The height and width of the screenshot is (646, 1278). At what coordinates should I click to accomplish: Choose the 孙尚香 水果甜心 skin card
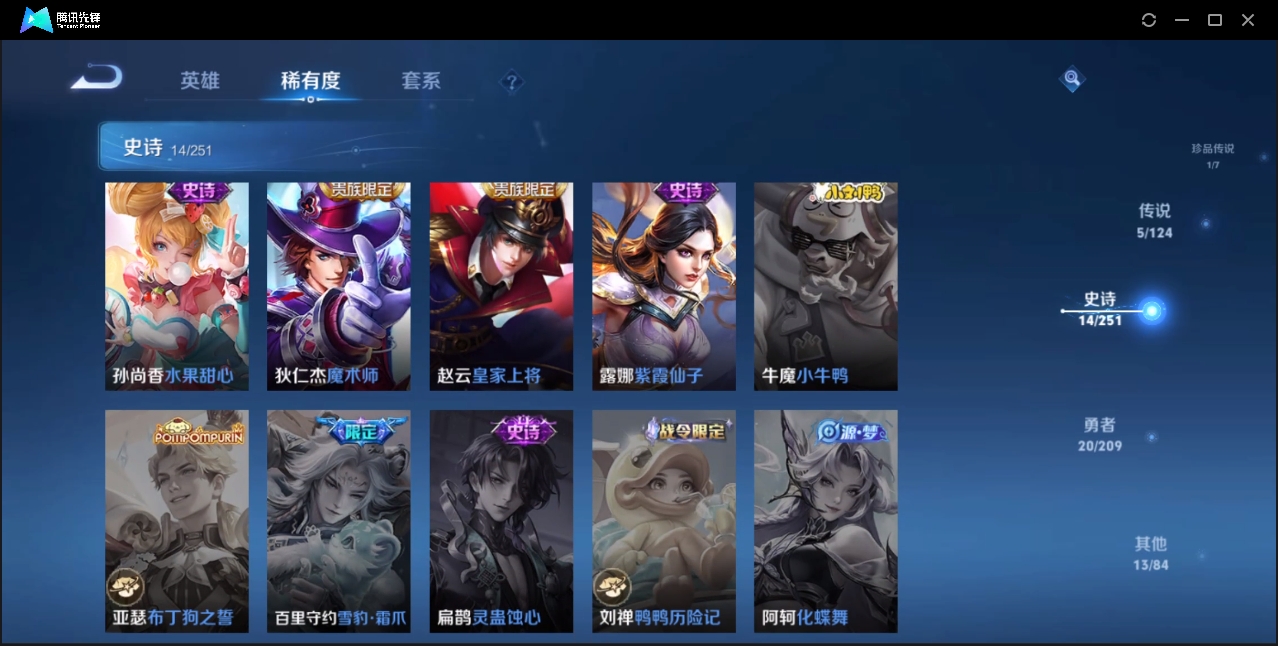coord(177,286)
